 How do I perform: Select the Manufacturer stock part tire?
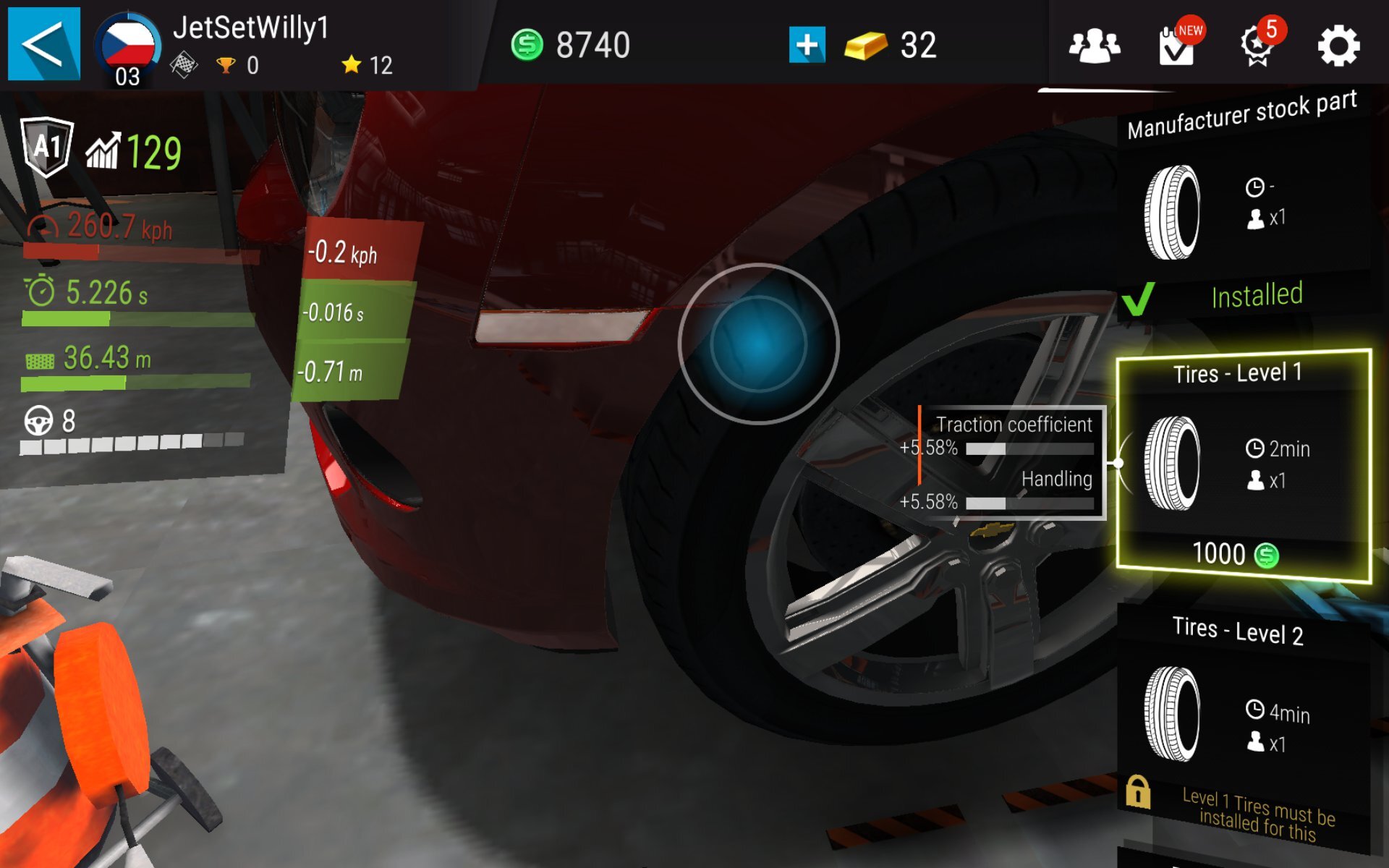(x=1242, y=210)
